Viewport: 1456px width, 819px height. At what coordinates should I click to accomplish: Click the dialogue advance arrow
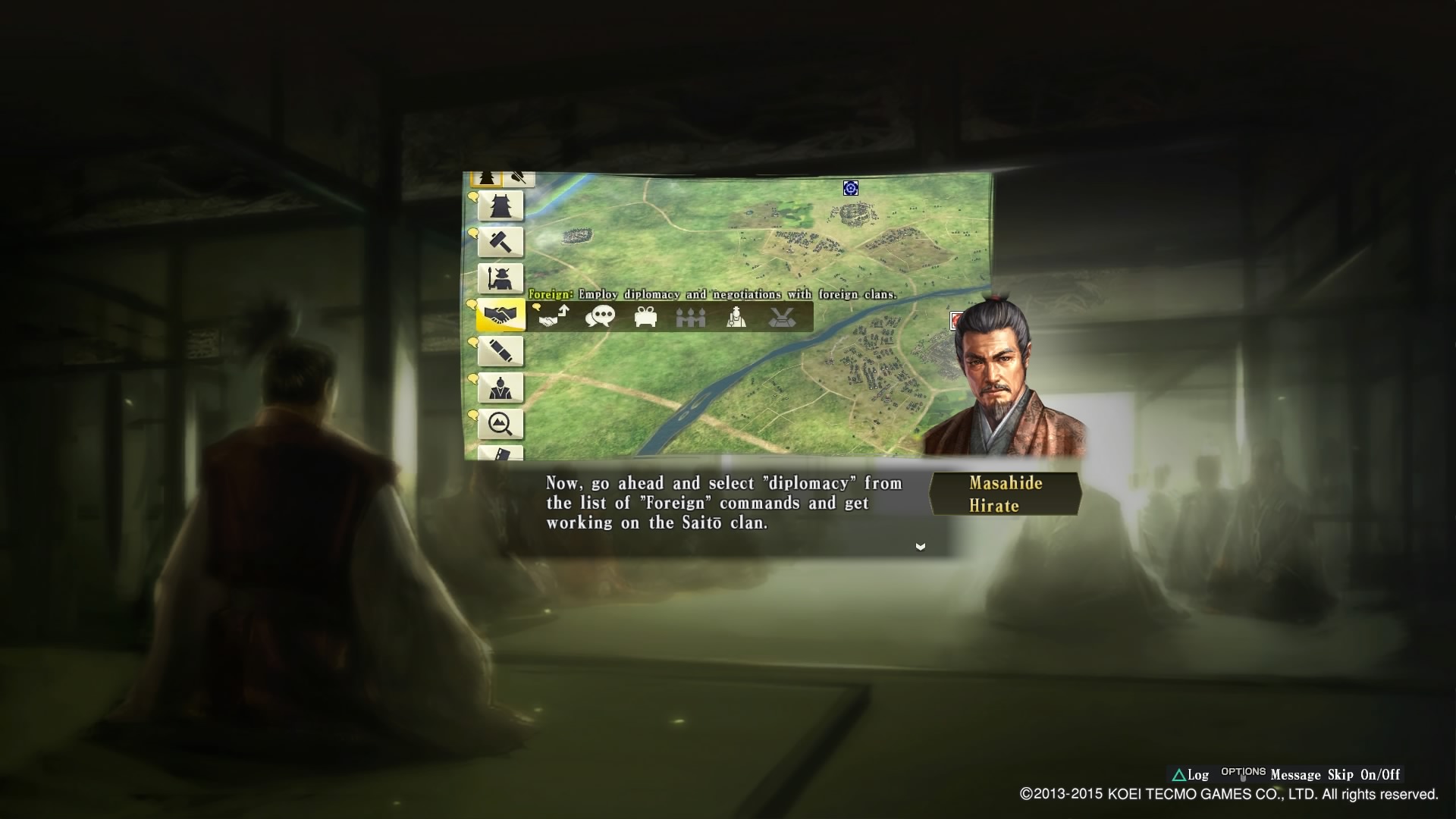[920, 546]
